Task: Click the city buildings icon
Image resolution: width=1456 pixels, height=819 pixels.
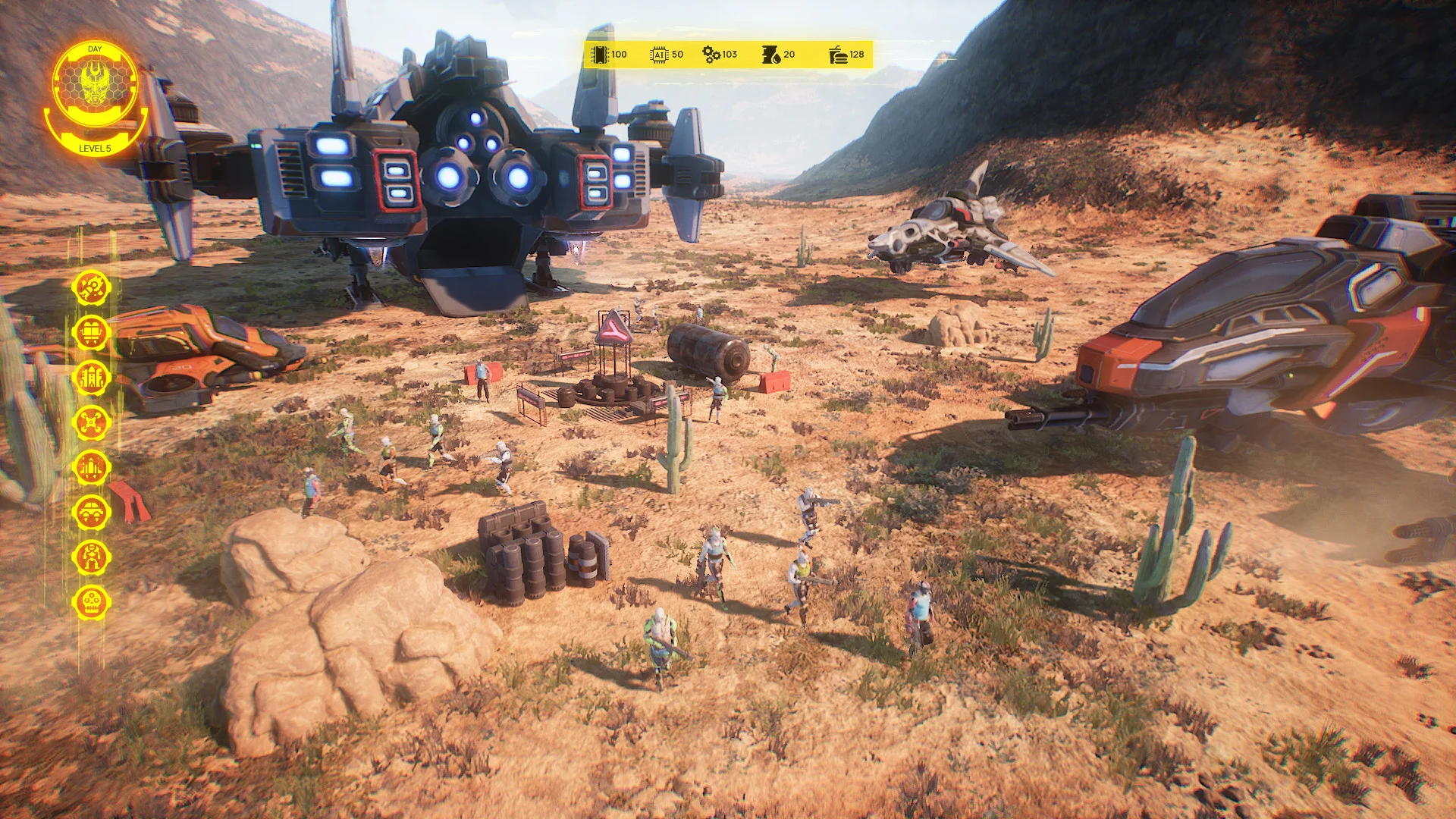Action: 92,377
